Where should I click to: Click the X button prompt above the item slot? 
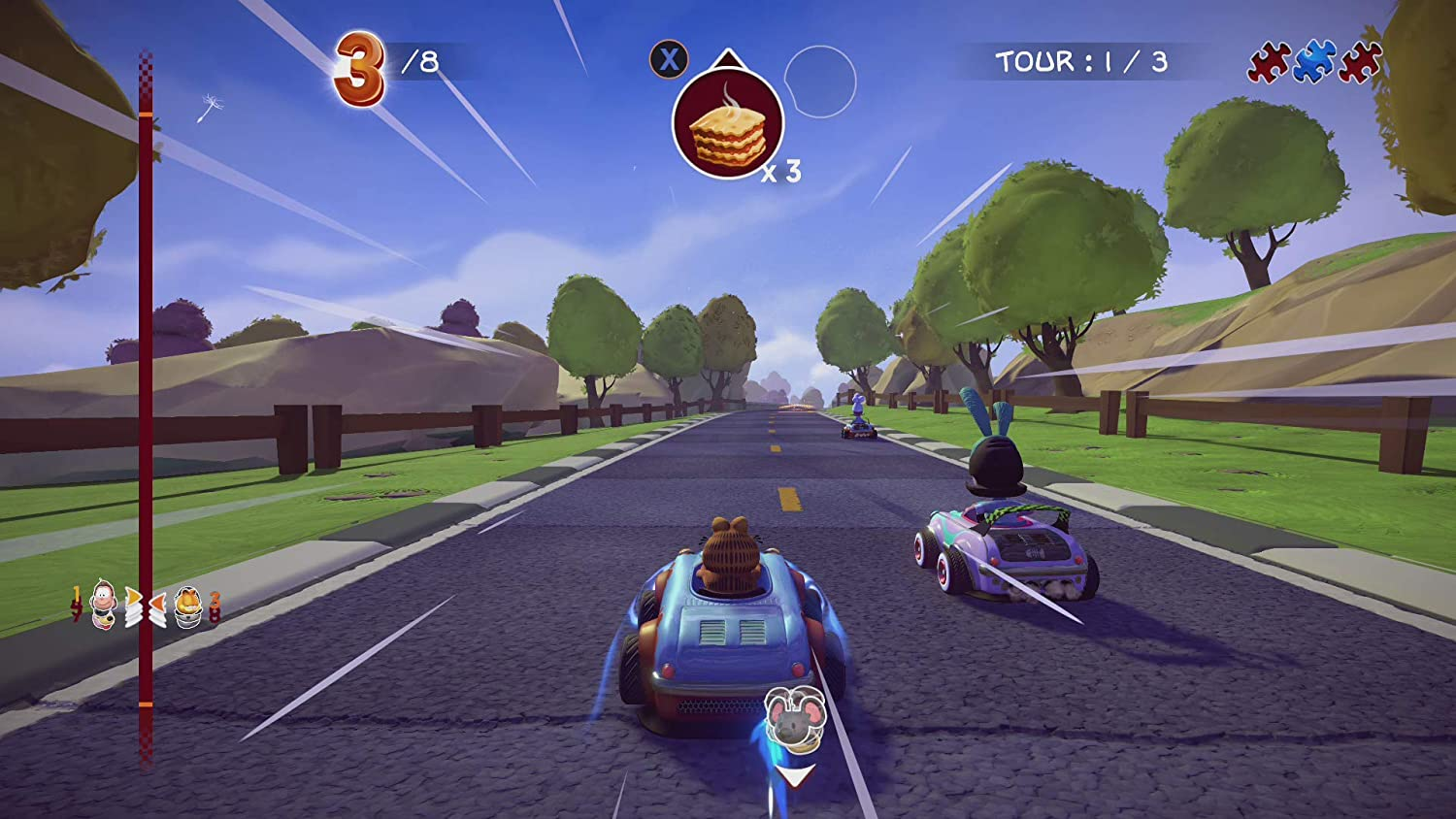[x=666, y=60]
